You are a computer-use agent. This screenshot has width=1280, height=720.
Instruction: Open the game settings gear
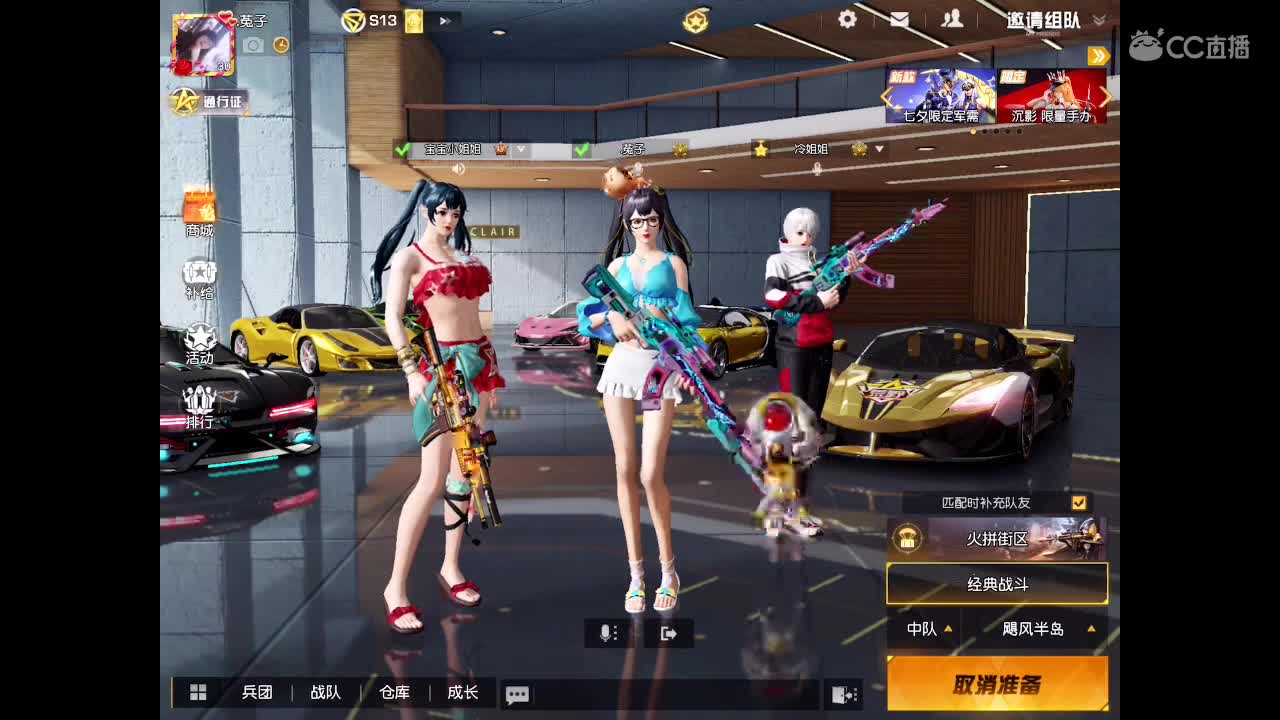point(846,18)
